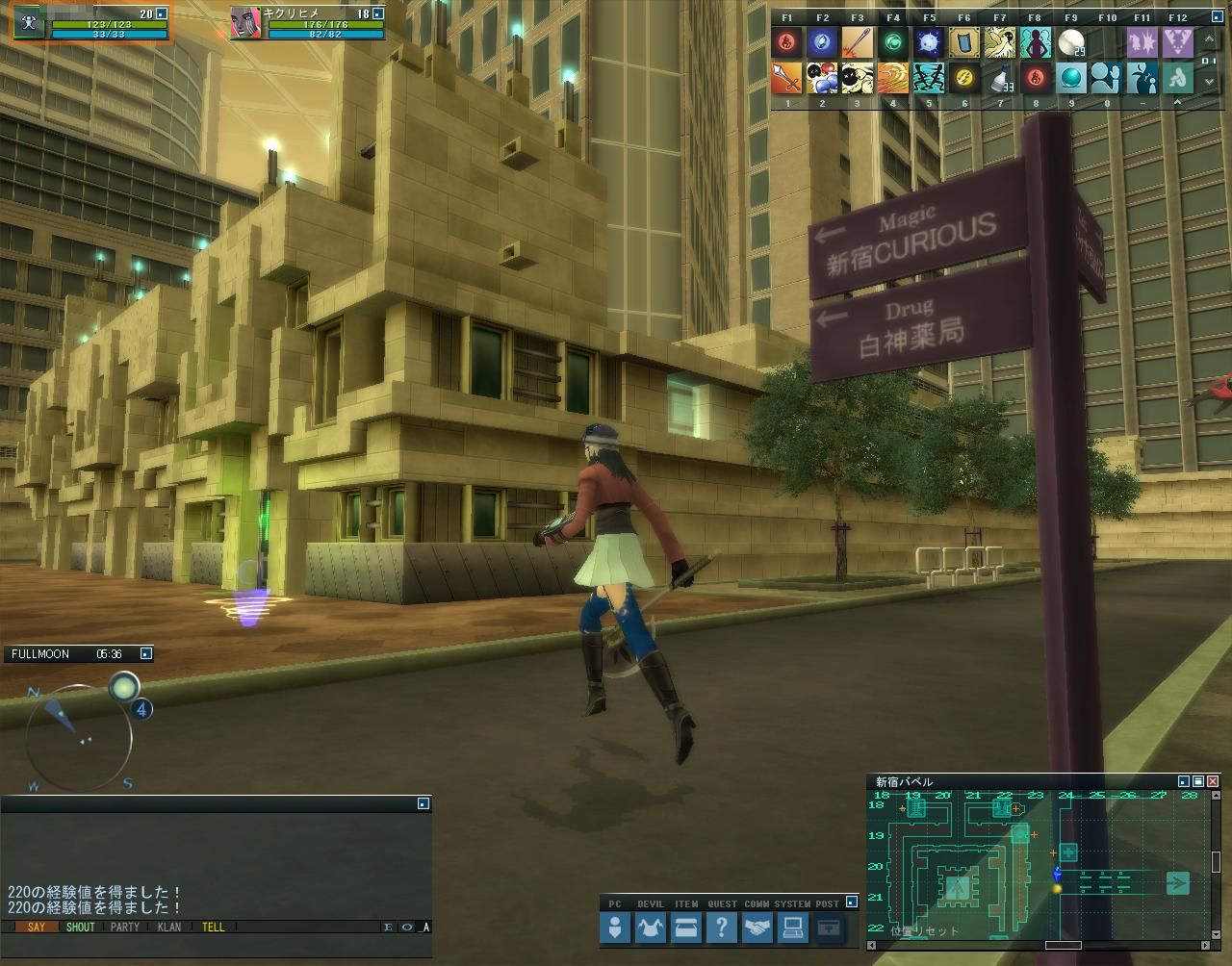
Task: Choose the TELL chat channel
Action: pos(214,928)
